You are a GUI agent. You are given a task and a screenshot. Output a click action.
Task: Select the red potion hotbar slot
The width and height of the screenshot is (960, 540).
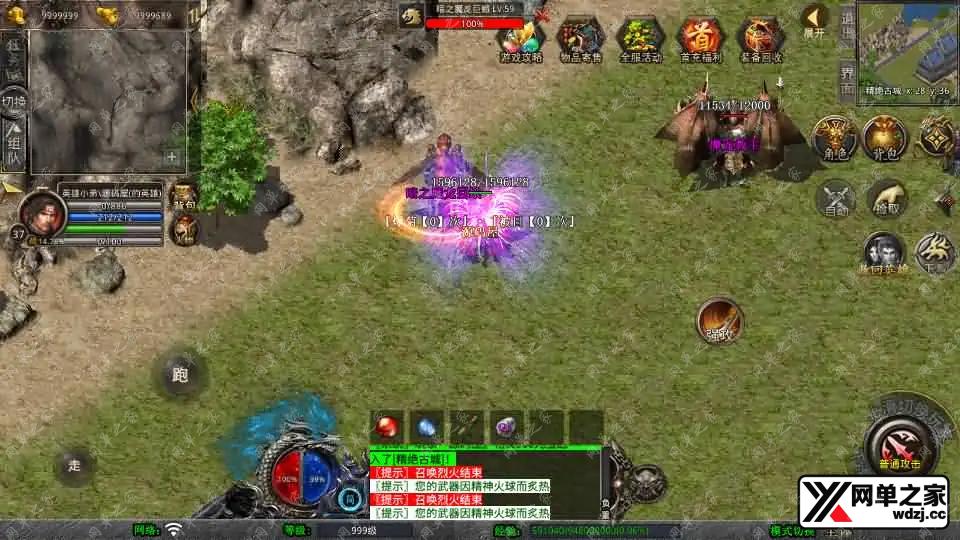(x=387, y=427)
